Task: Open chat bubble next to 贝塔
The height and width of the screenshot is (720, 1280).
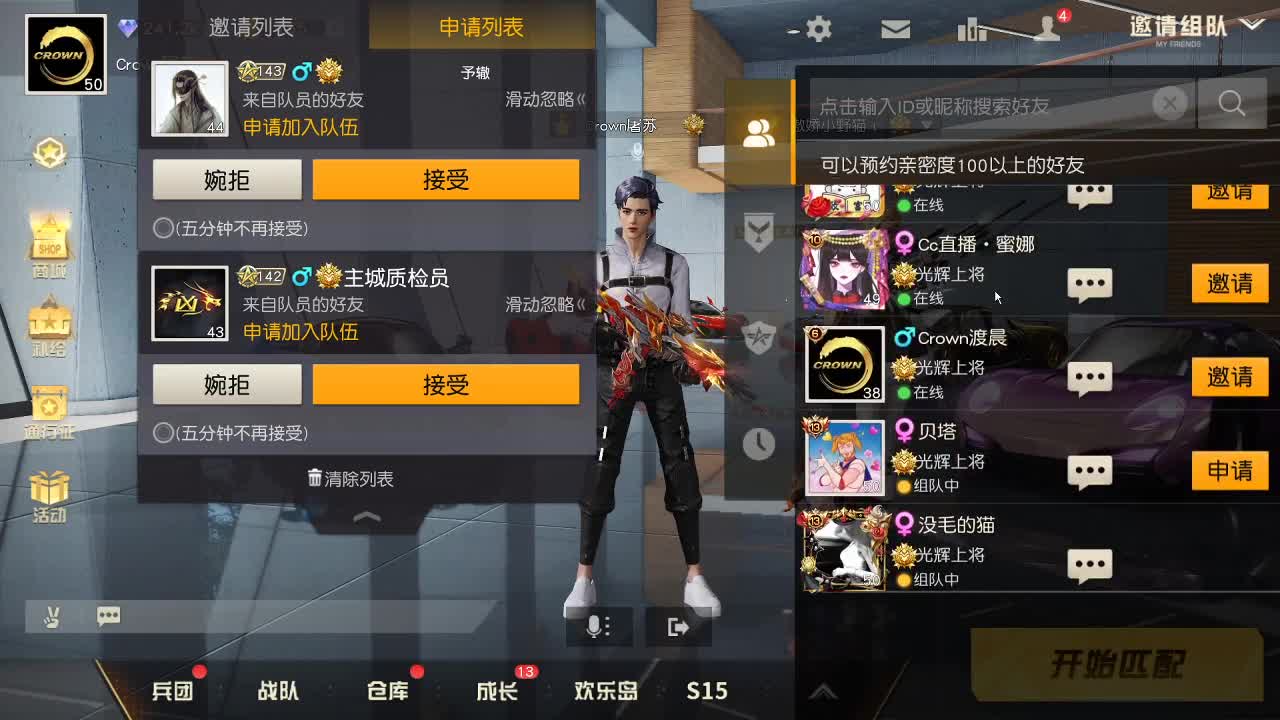Action: [1089, 470]
